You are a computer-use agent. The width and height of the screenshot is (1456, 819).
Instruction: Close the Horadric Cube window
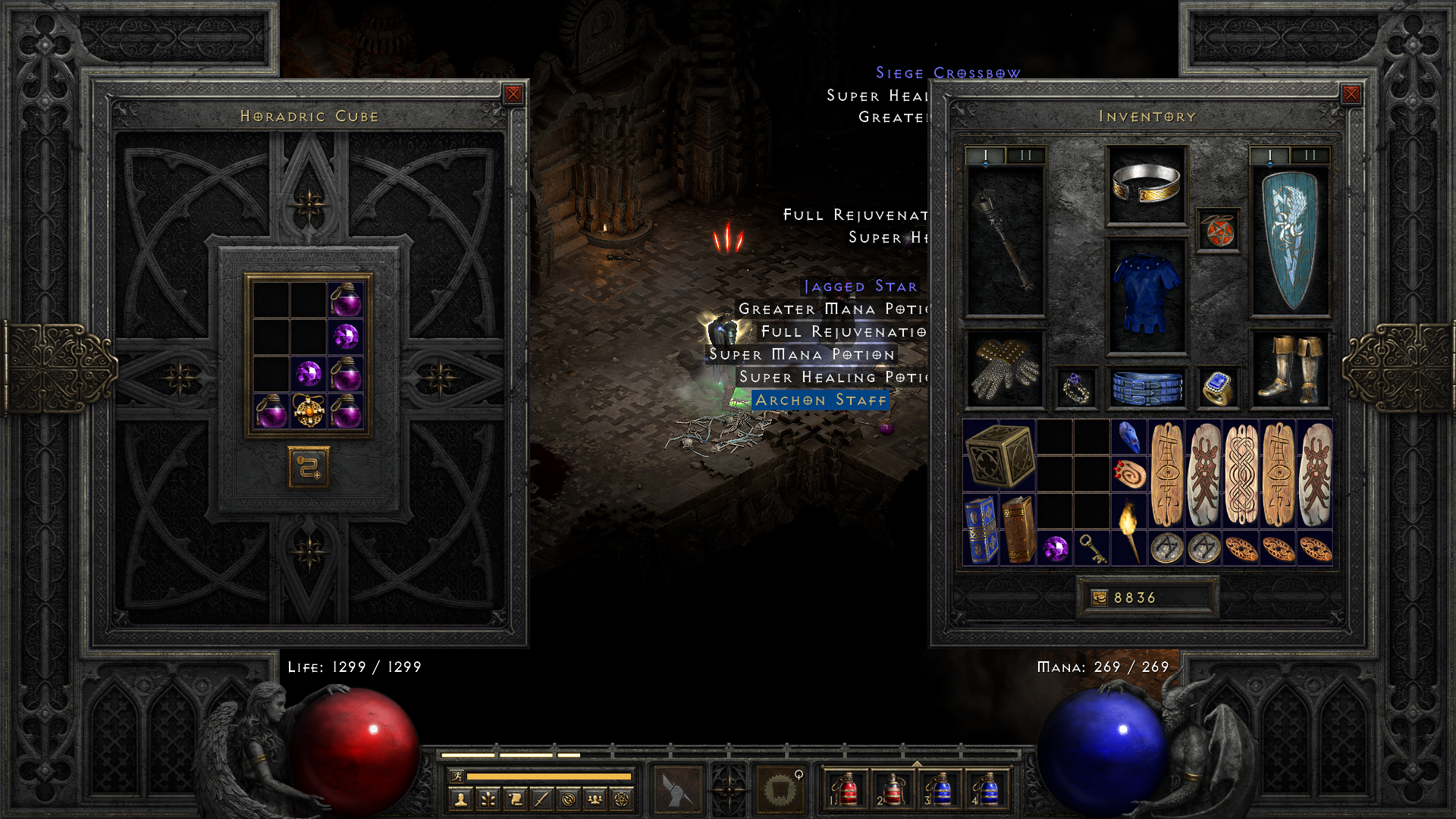513,94
